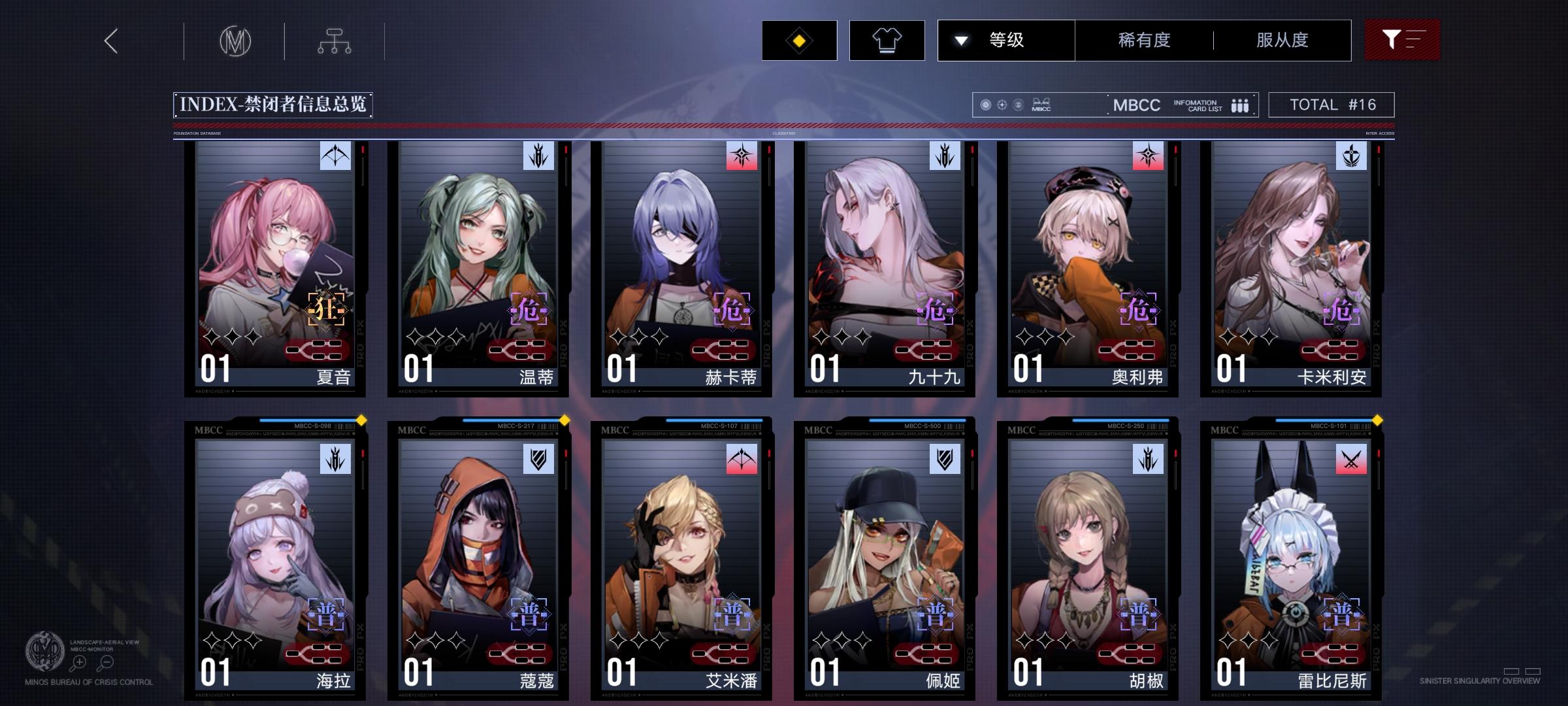The height and width of the screenshot is (706, 1568).
Task: Open the 等级 sort dropdown
Action: pos(1006,40)
